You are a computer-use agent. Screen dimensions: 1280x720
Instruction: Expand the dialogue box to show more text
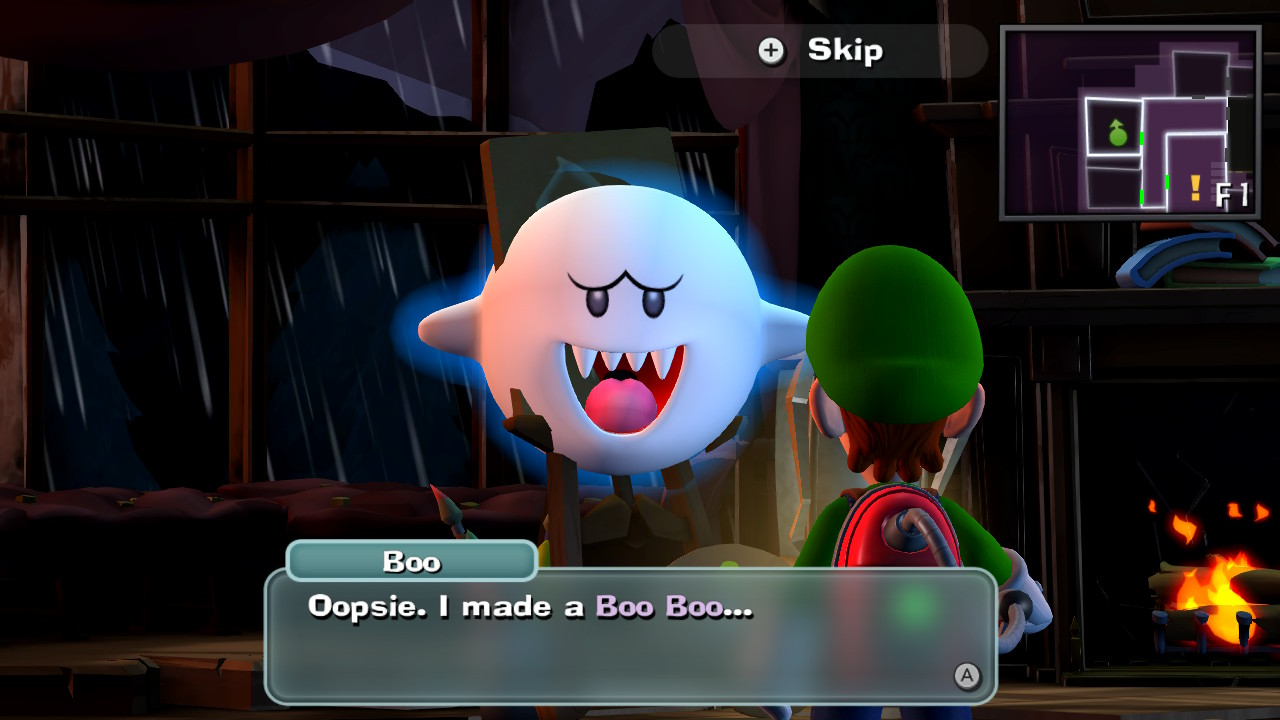640,640
